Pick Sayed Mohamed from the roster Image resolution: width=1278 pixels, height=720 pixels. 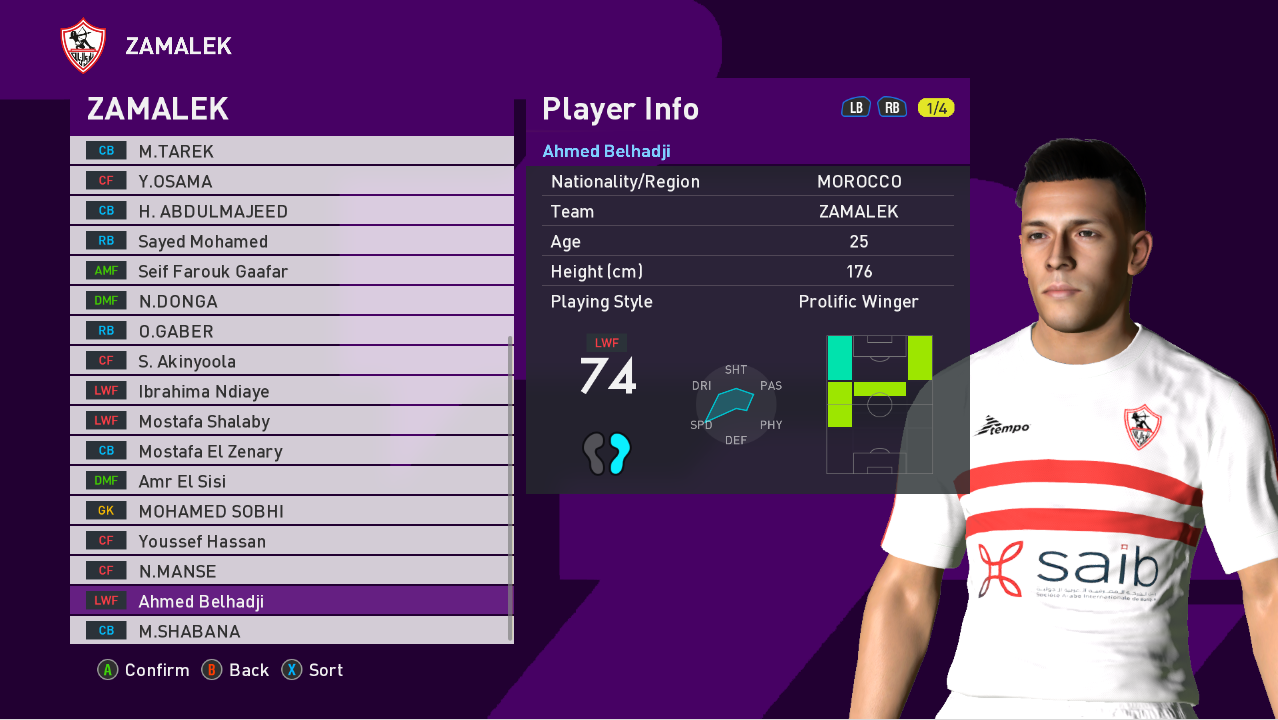(x=290, y=241)
